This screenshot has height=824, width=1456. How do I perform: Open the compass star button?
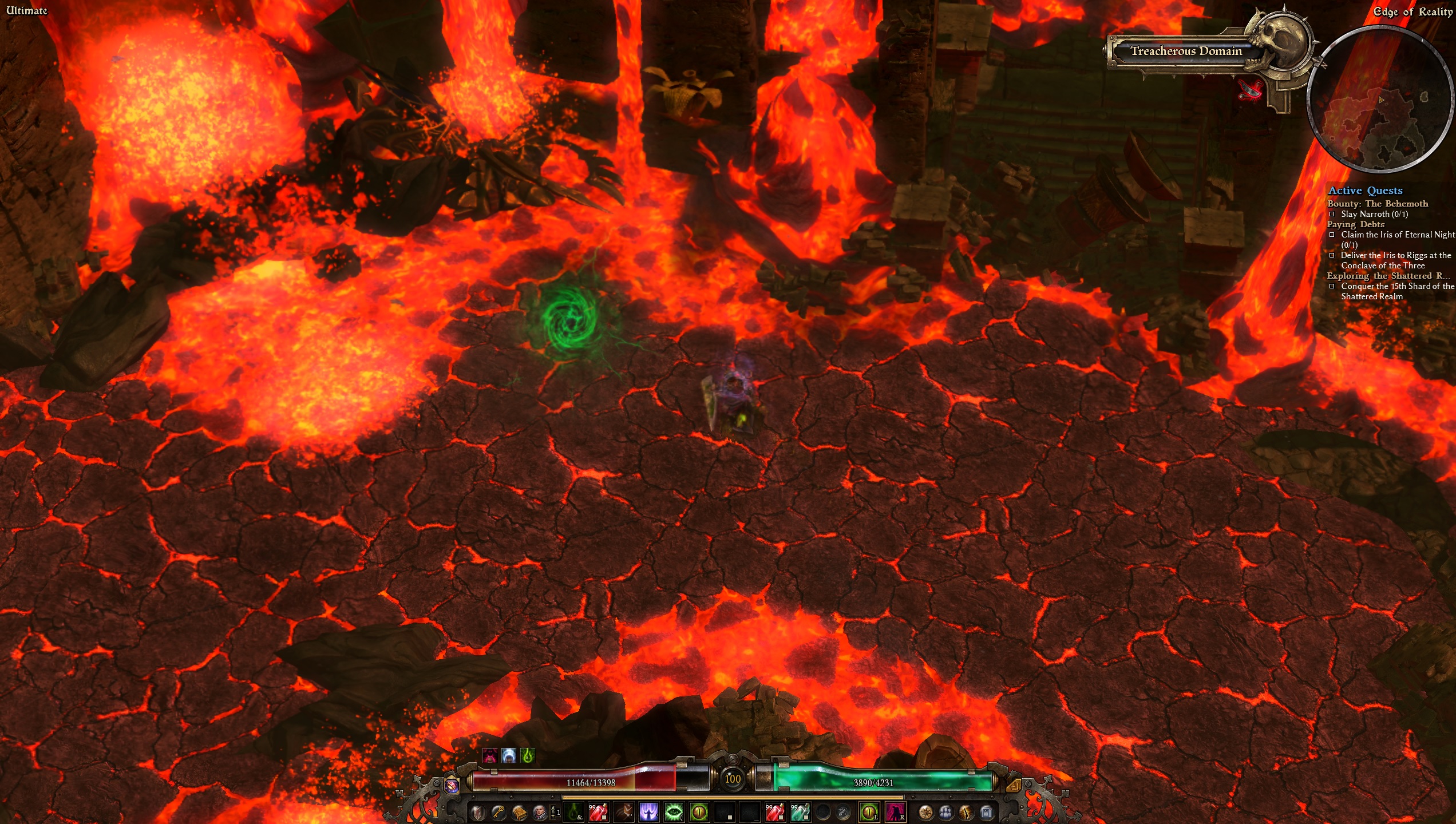pyautogui.click(x=925, y=812)
